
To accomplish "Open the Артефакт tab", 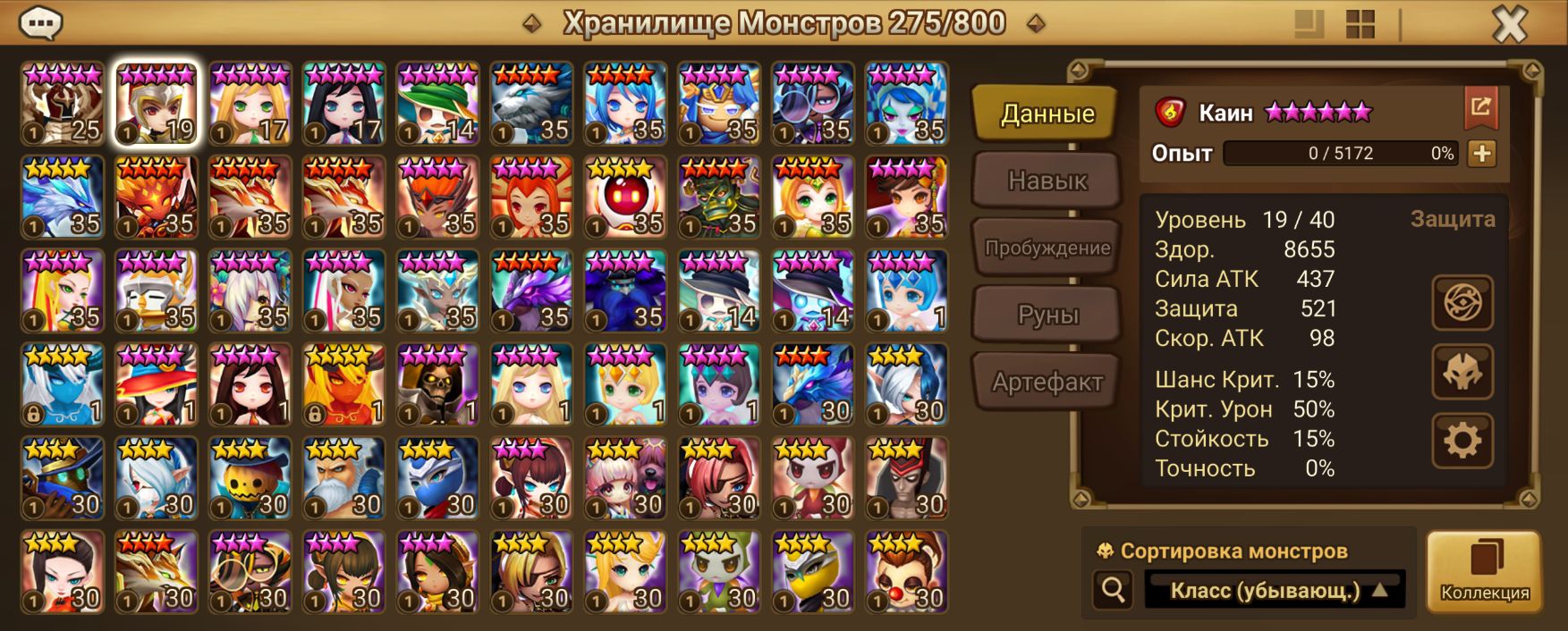I will (1047, 383).
